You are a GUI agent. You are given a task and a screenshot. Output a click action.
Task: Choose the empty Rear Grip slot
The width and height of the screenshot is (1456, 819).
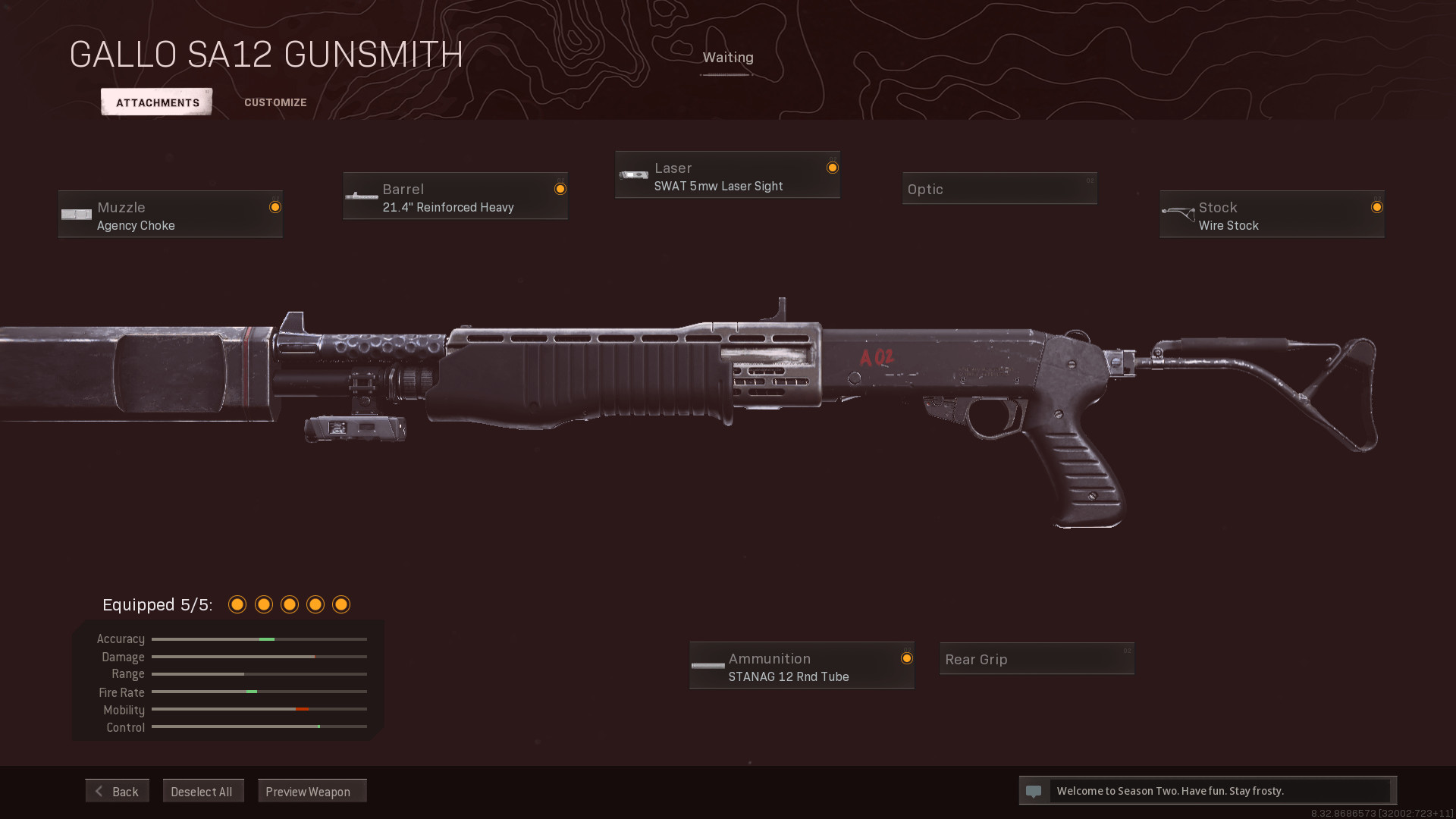1037,659
